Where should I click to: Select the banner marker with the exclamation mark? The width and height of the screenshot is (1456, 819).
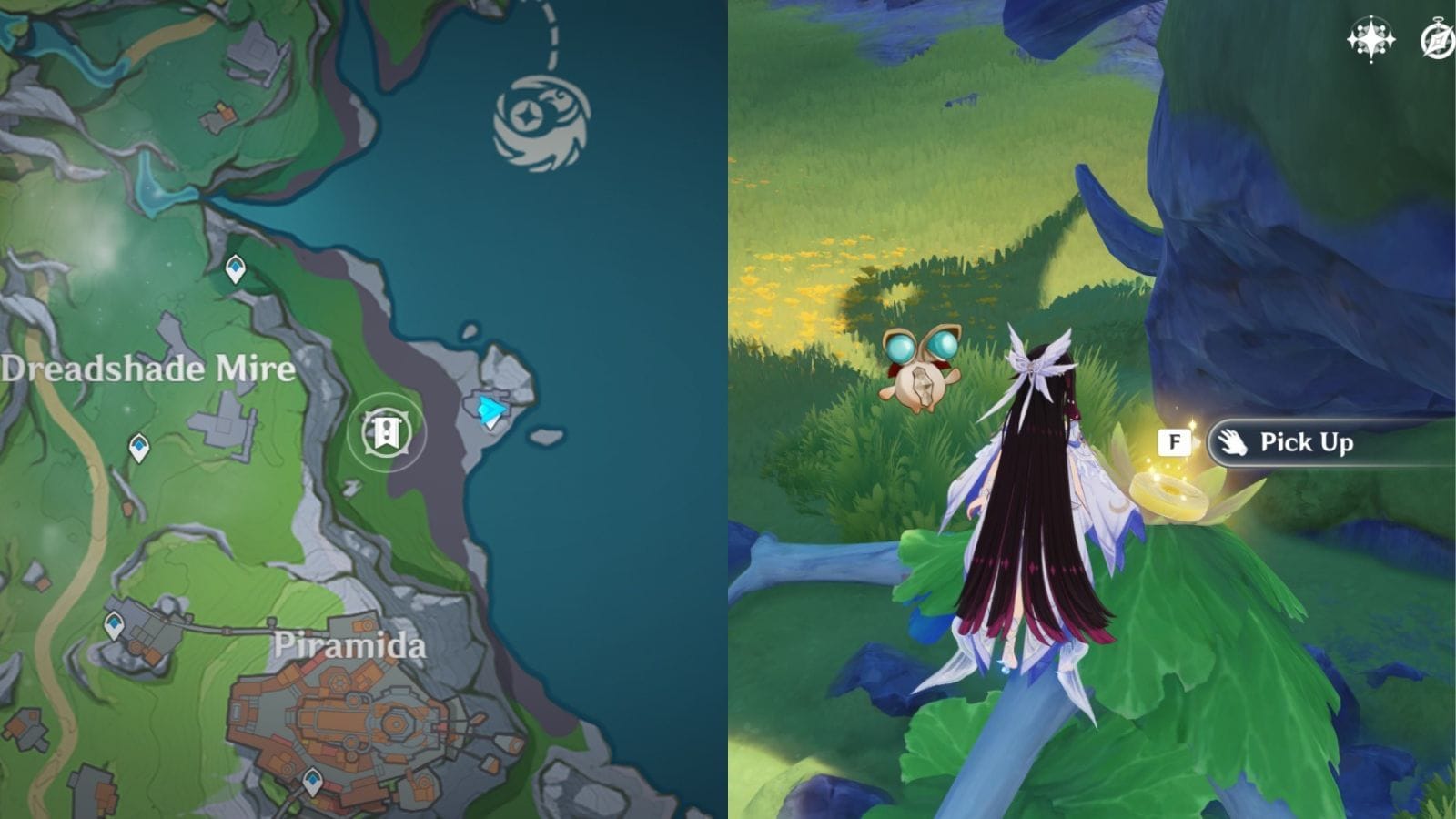pos(386,431)
